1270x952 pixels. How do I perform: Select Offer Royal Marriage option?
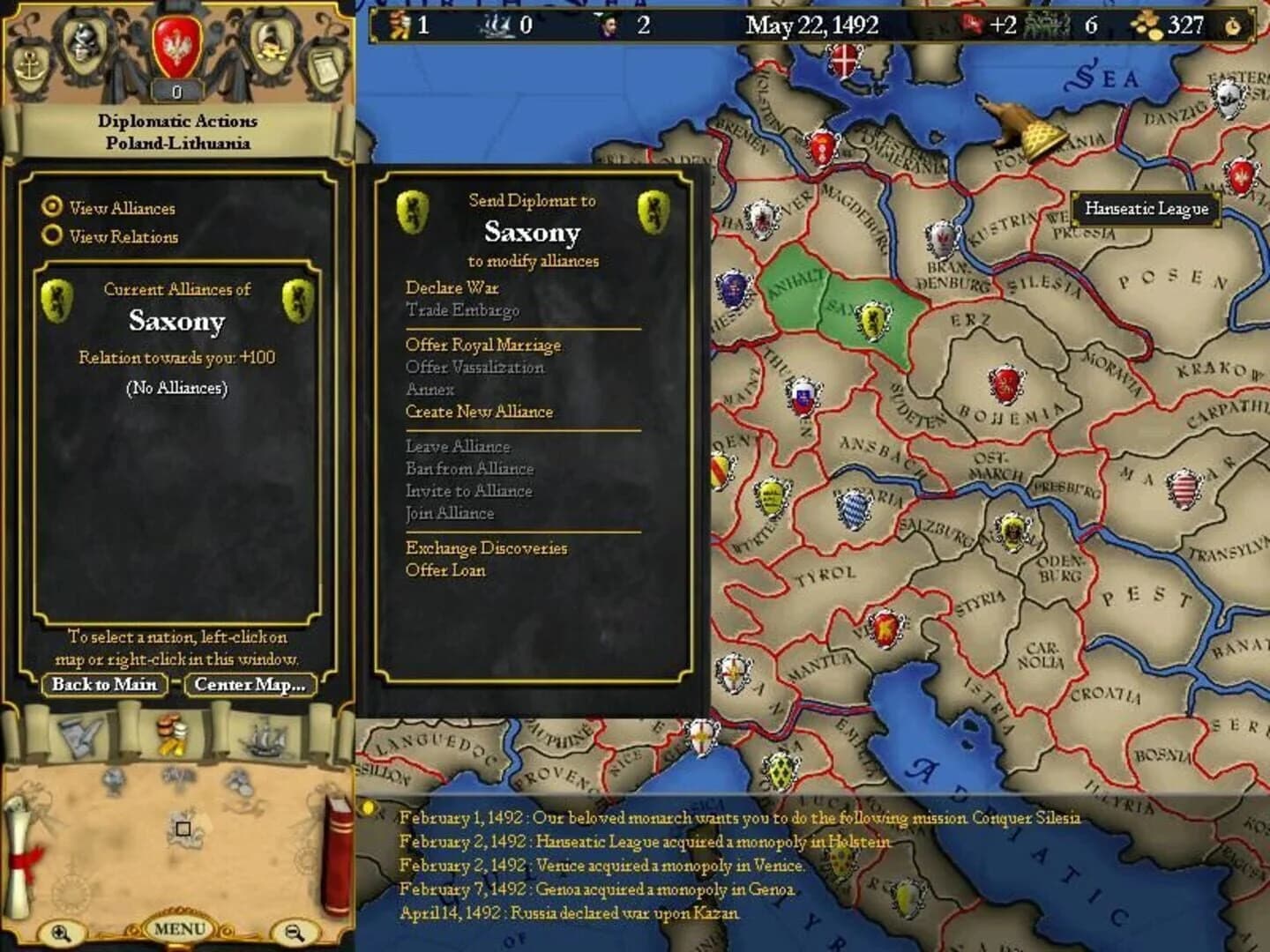pos(483,345)
